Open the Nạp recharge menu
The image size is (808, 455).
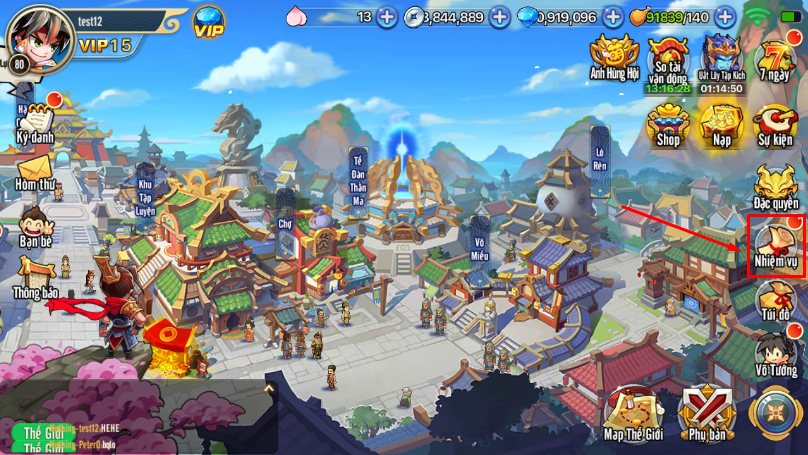721,124
